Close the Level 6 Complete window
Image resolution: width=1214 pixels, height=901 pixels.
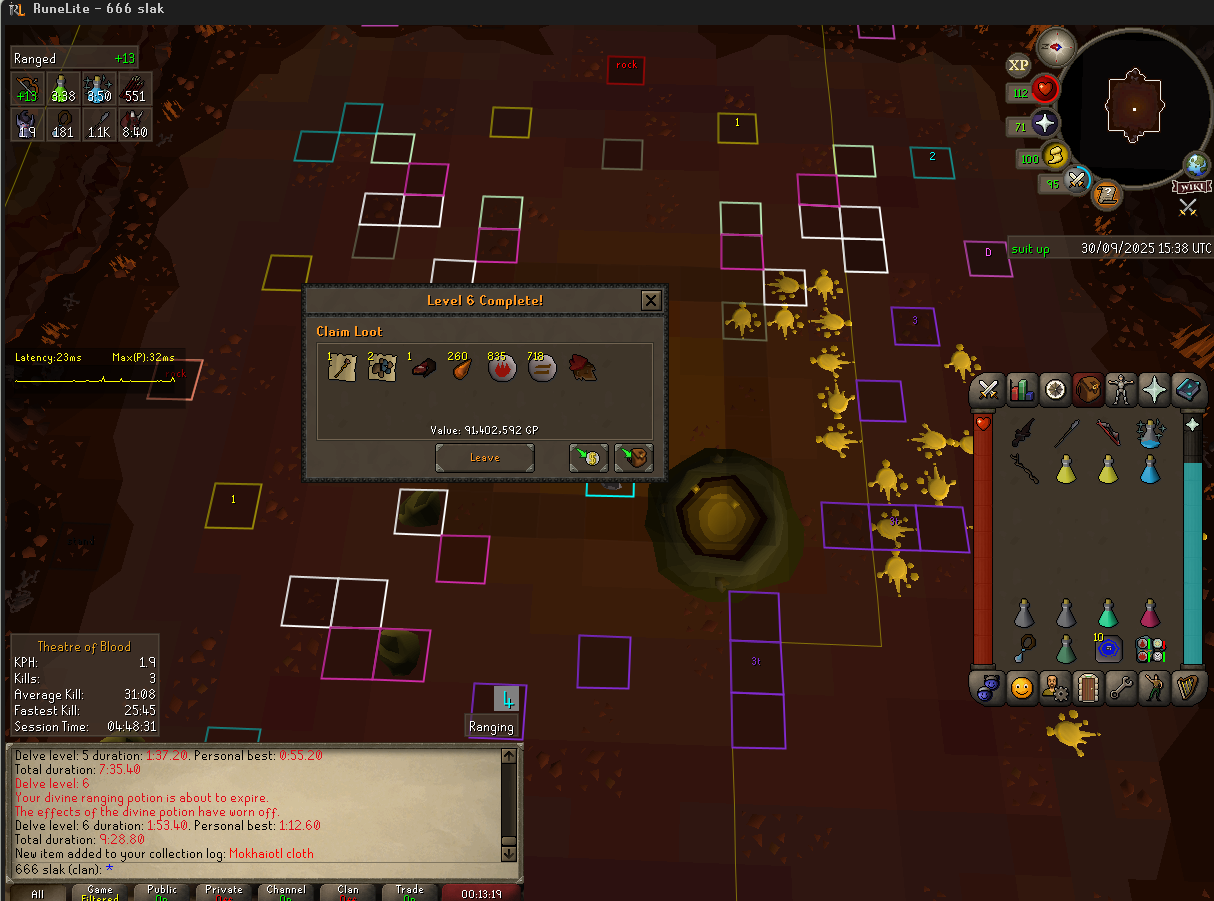point(651,300)
